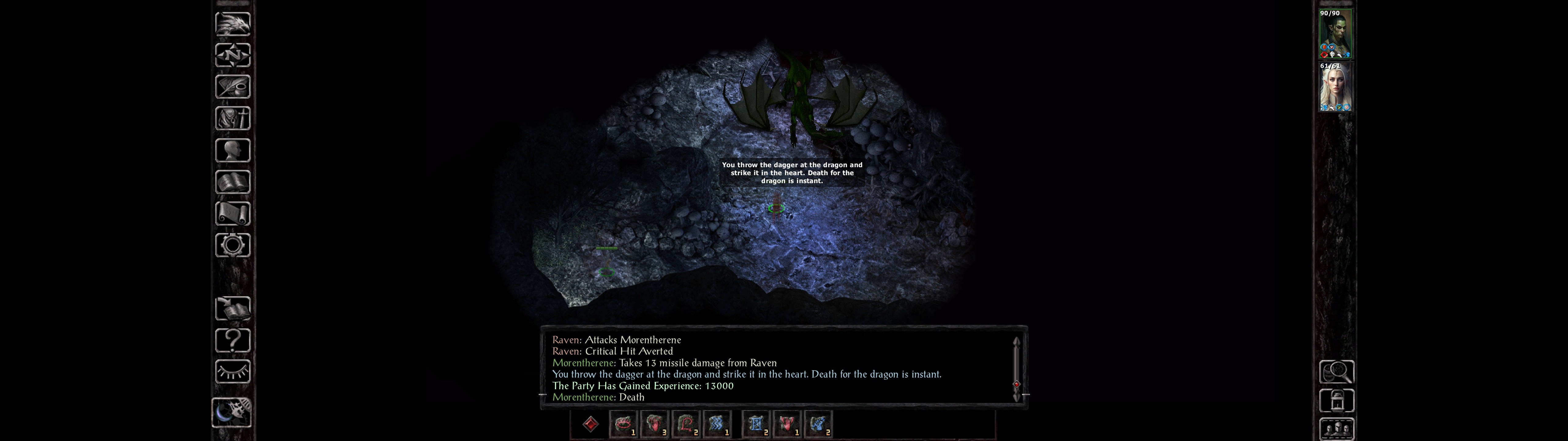Cast the red eye rune spell
Screen dimensions: 1568x441
click(623, 424)
